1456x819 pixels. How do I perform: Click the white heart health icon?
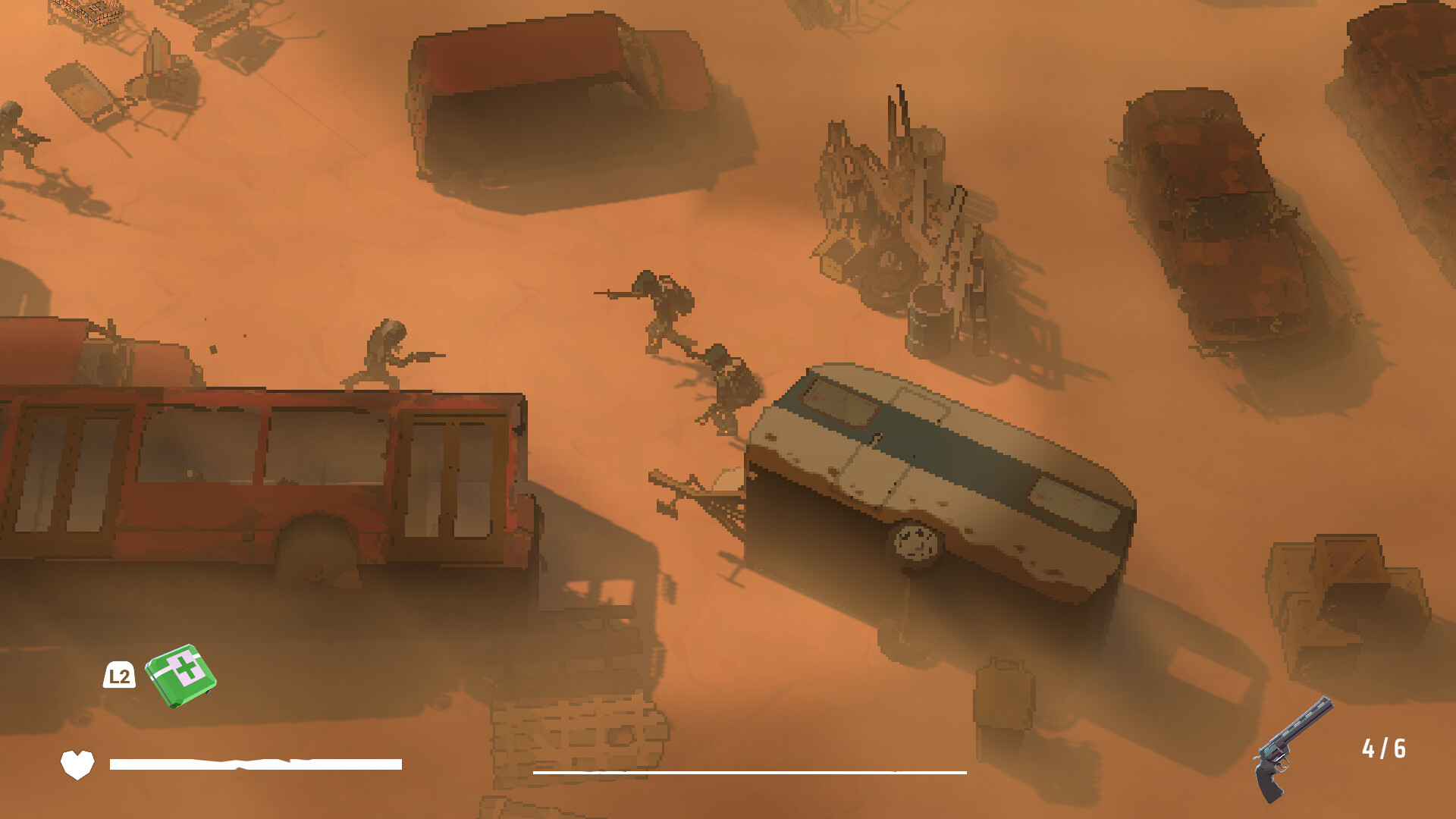pyautogui.click(x=78, y=761)
